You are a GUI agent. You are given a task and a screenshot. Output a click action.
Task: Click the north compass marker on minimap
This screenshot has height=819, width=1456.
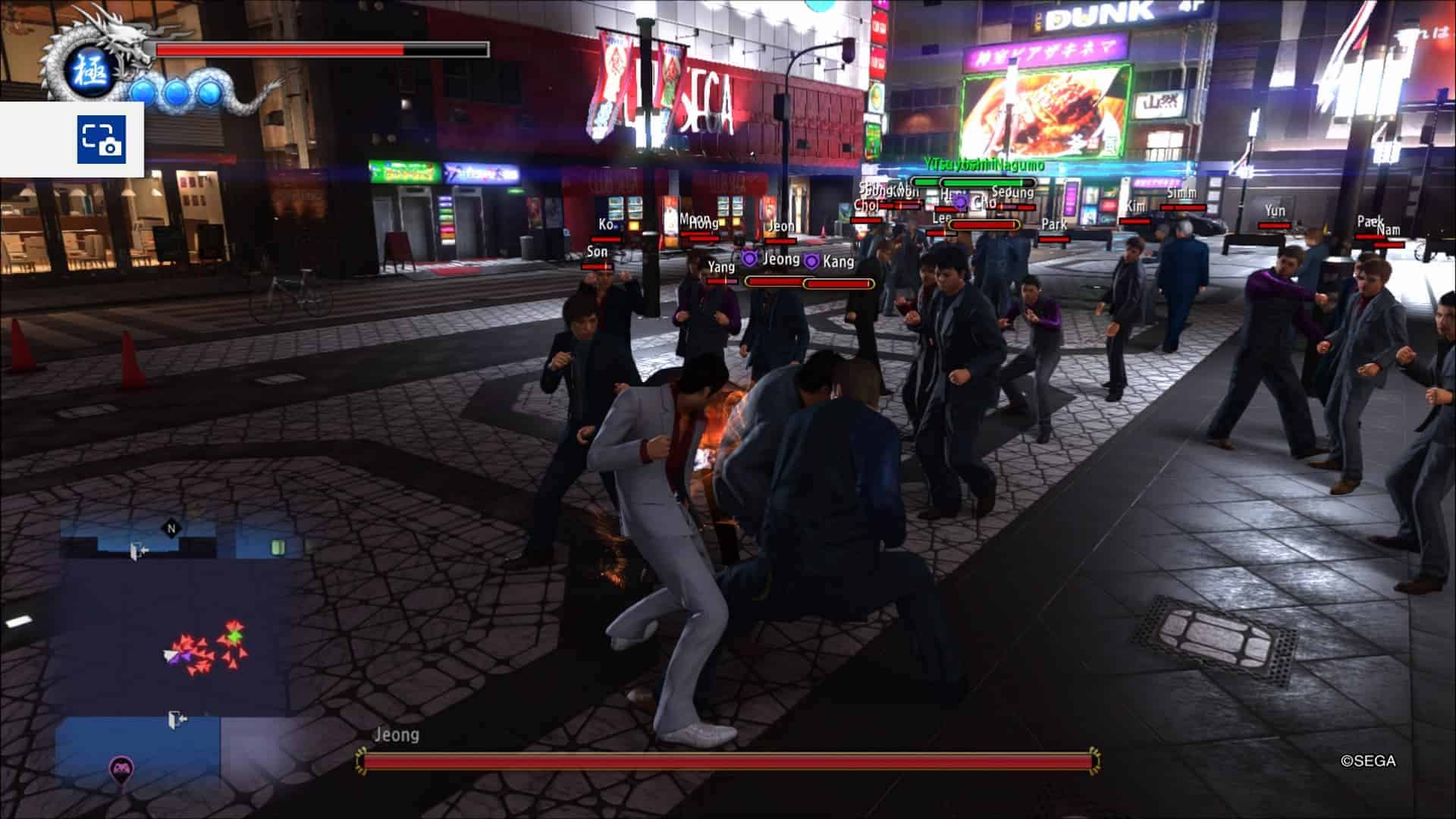tap(171, 529)
